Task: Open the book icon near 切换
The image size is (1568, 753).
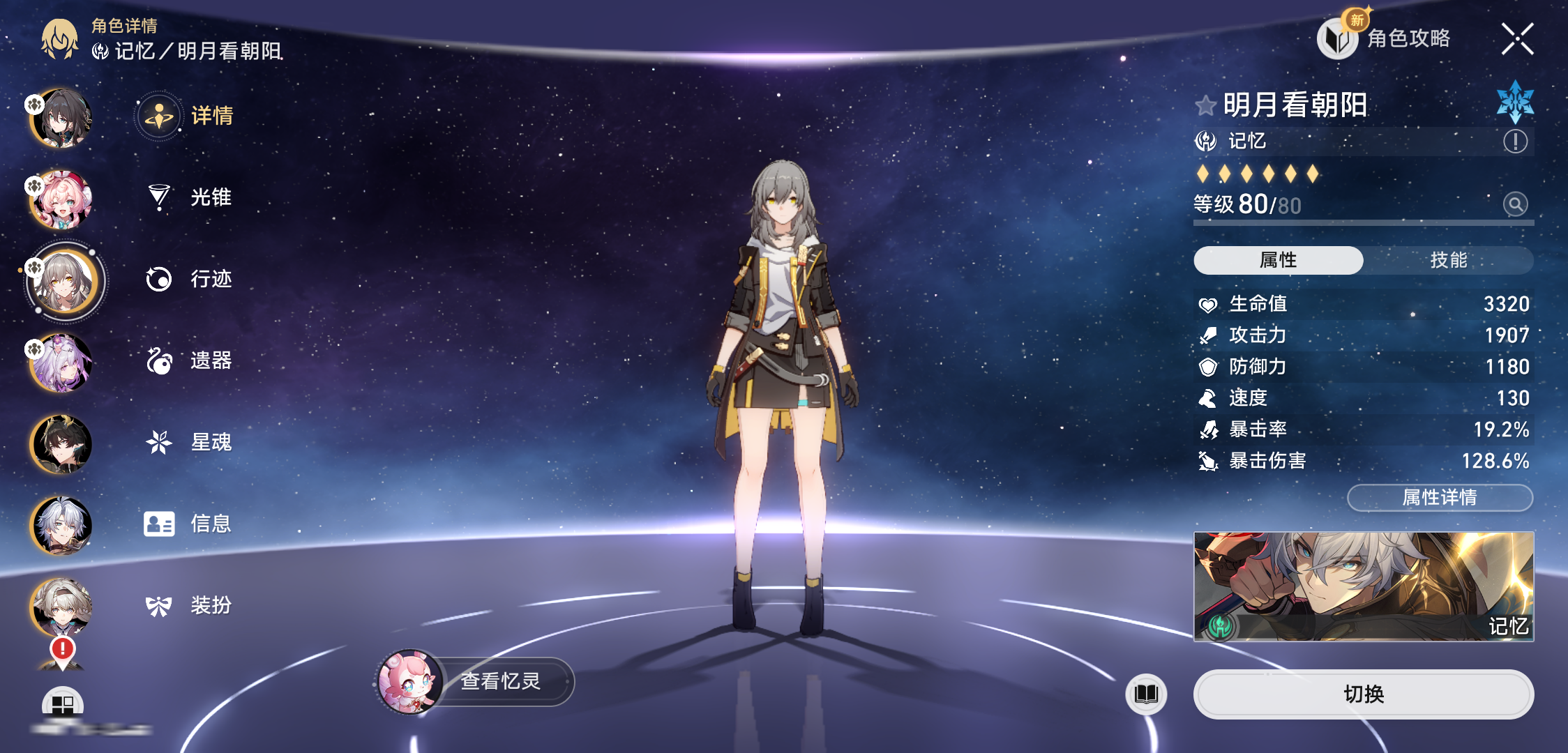Action: point(1146,694)
